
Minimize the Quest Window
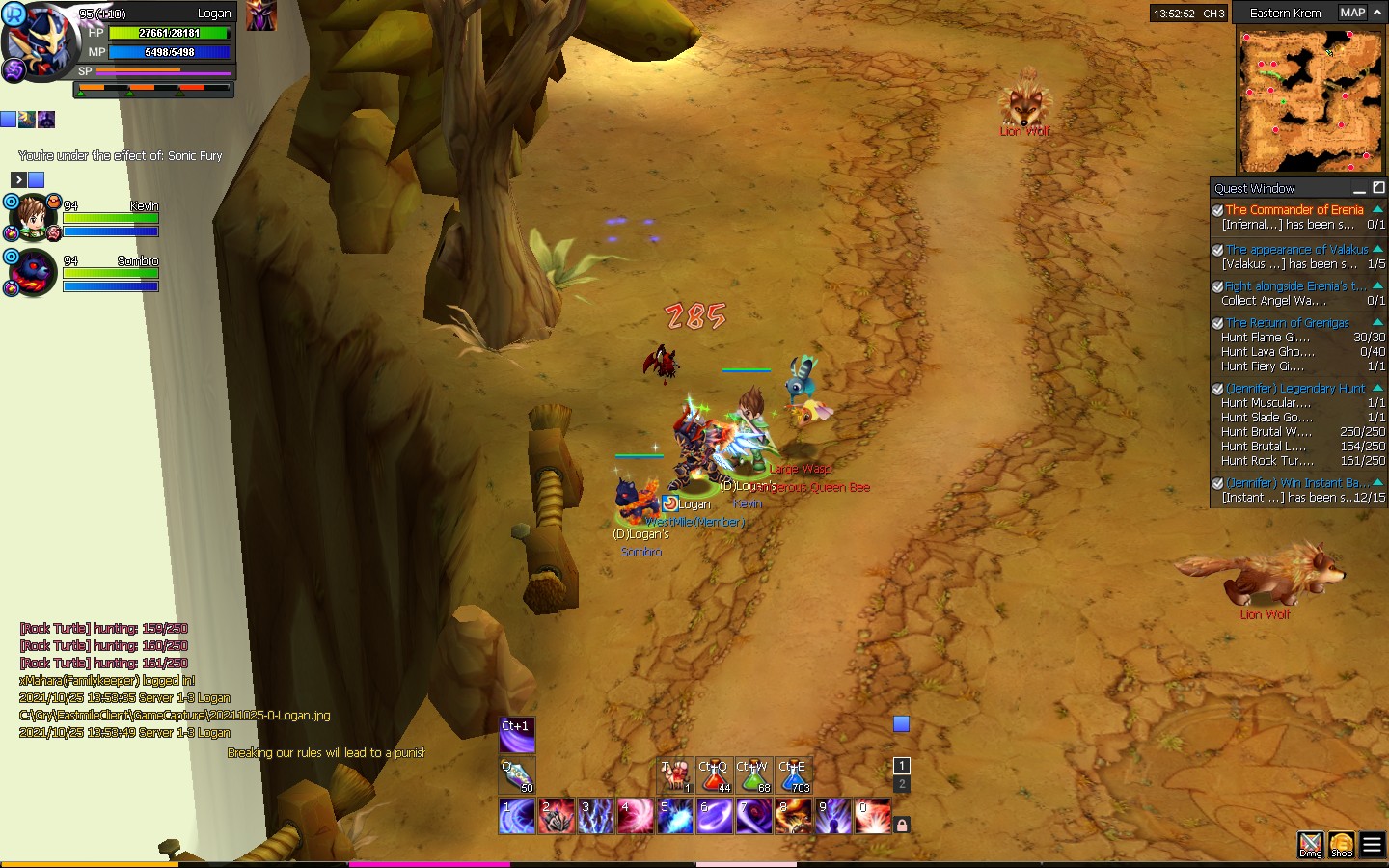[x=1359, y=188]
